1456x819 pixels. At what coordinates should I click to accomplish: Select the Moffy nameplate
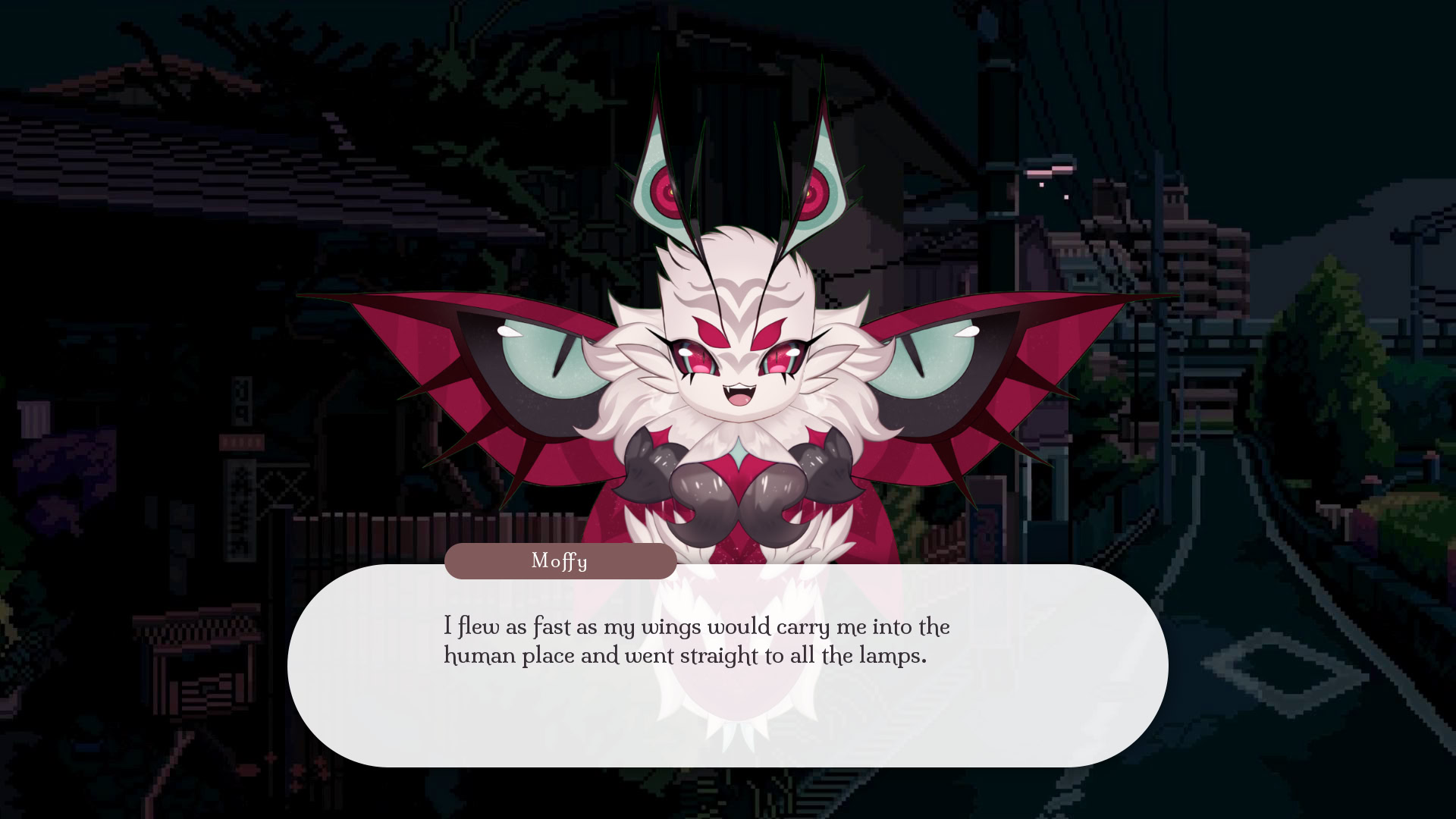pyautogui.click(x=561, y=561)
